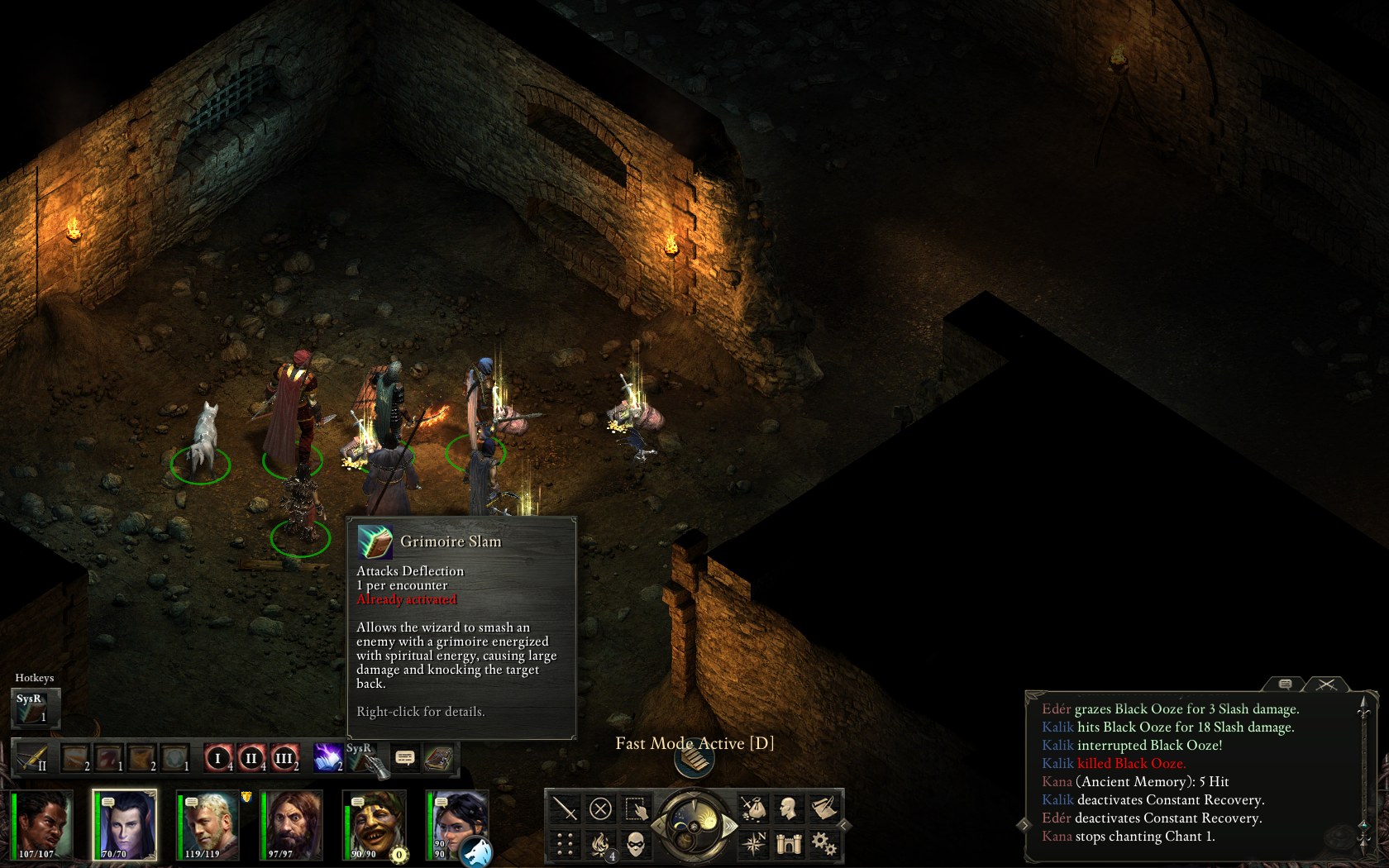Open level I spells
This screenshot has height=868, width=1389.
(x=218, y=758)
